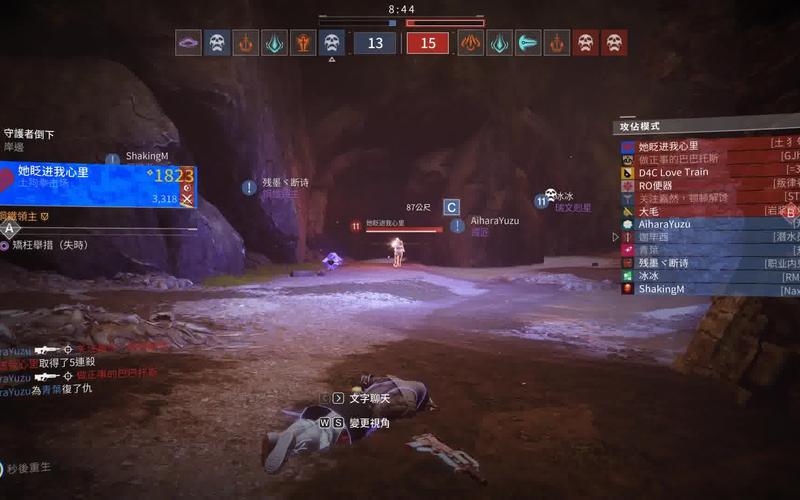Click the killer's blue emblem nameplate

tap(98, 185)
